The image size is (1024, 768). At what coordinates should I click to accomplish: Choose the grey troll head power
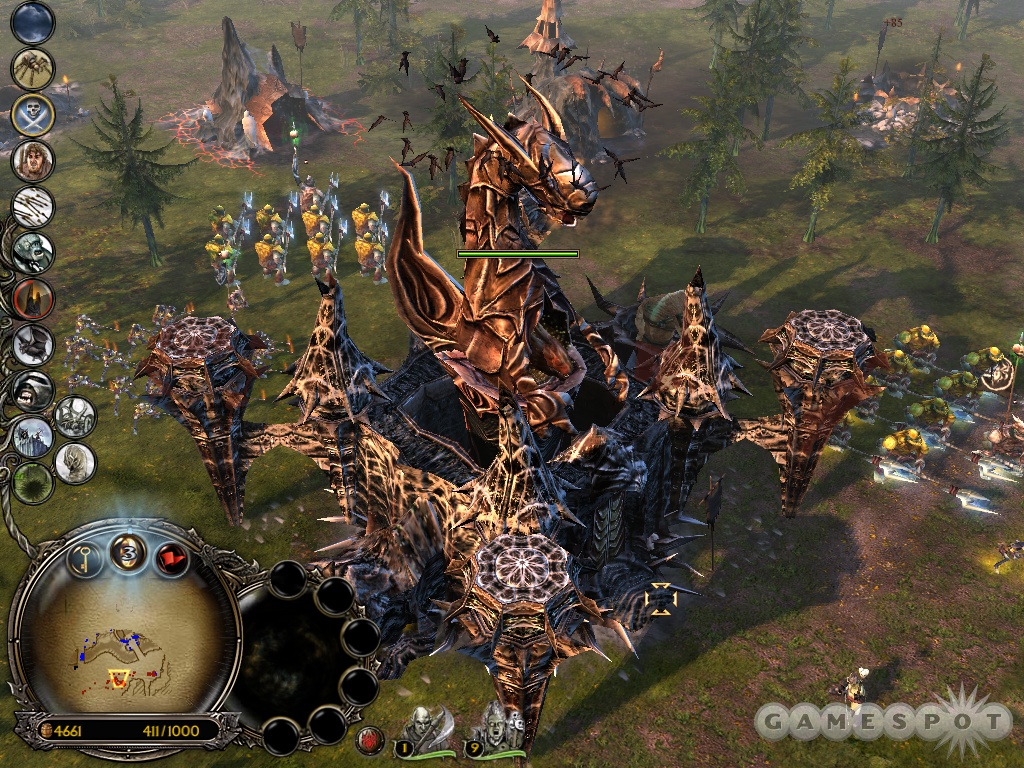[x=32, y=252]
